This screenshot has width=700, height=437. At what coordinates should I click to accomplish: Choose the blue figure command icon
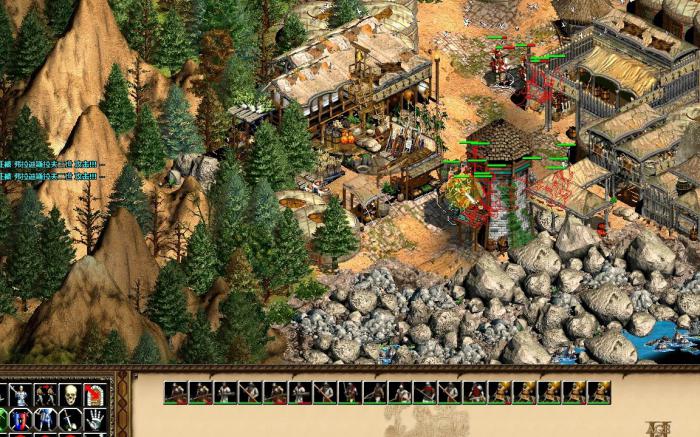pyautogui.click(x=45, y=419)
